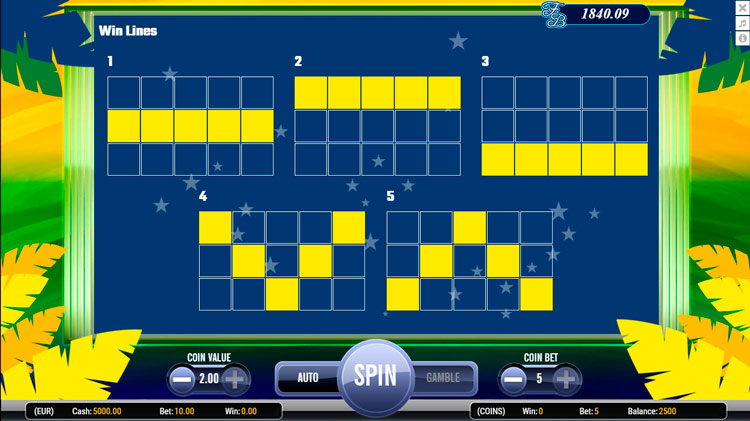Raise the coin bet
This screenshot has width=750, height=421.
tap(566, 380)
